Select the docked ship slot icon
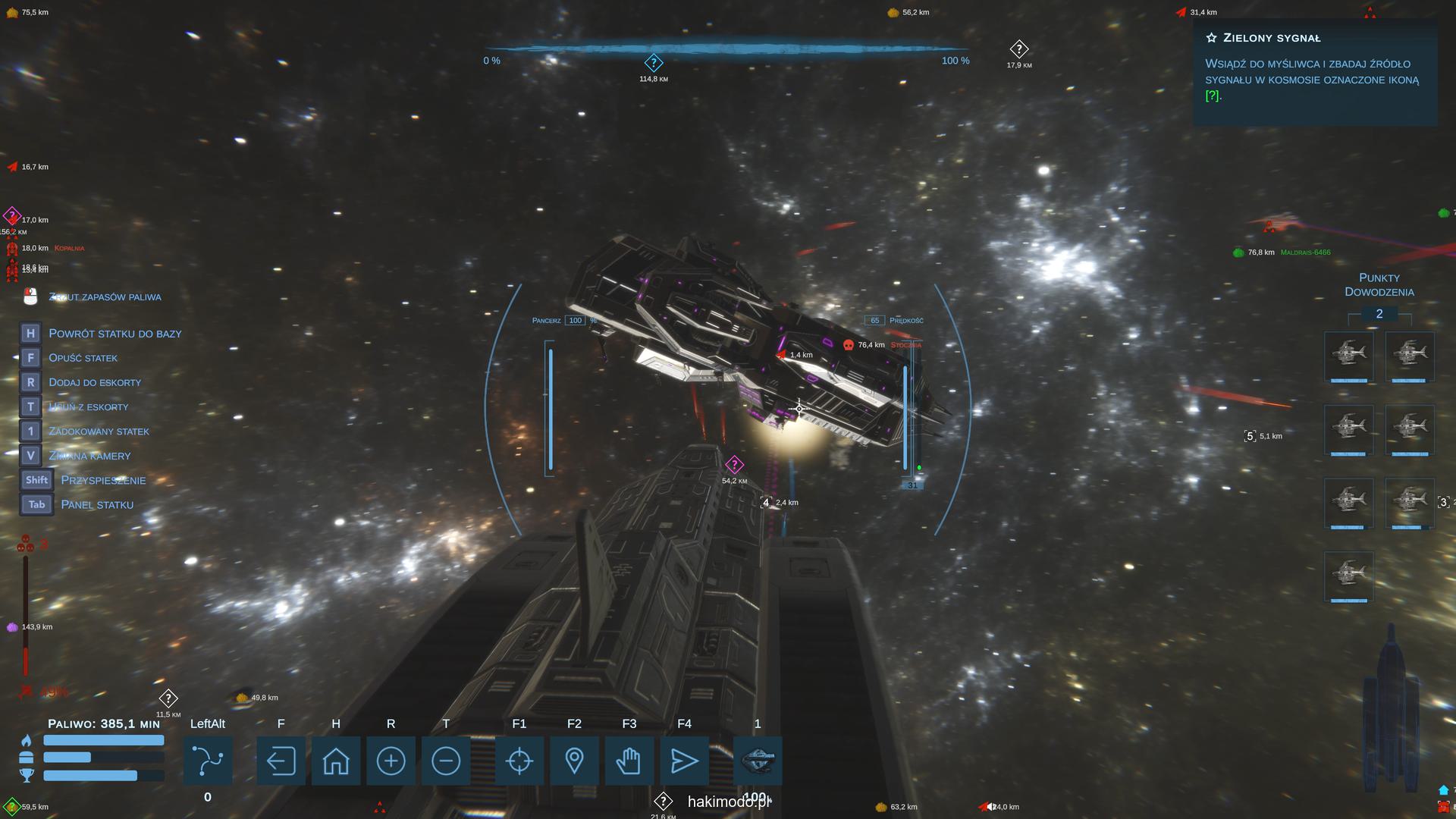The width and height of the screenshot is (1456, 819). [758, 761]
